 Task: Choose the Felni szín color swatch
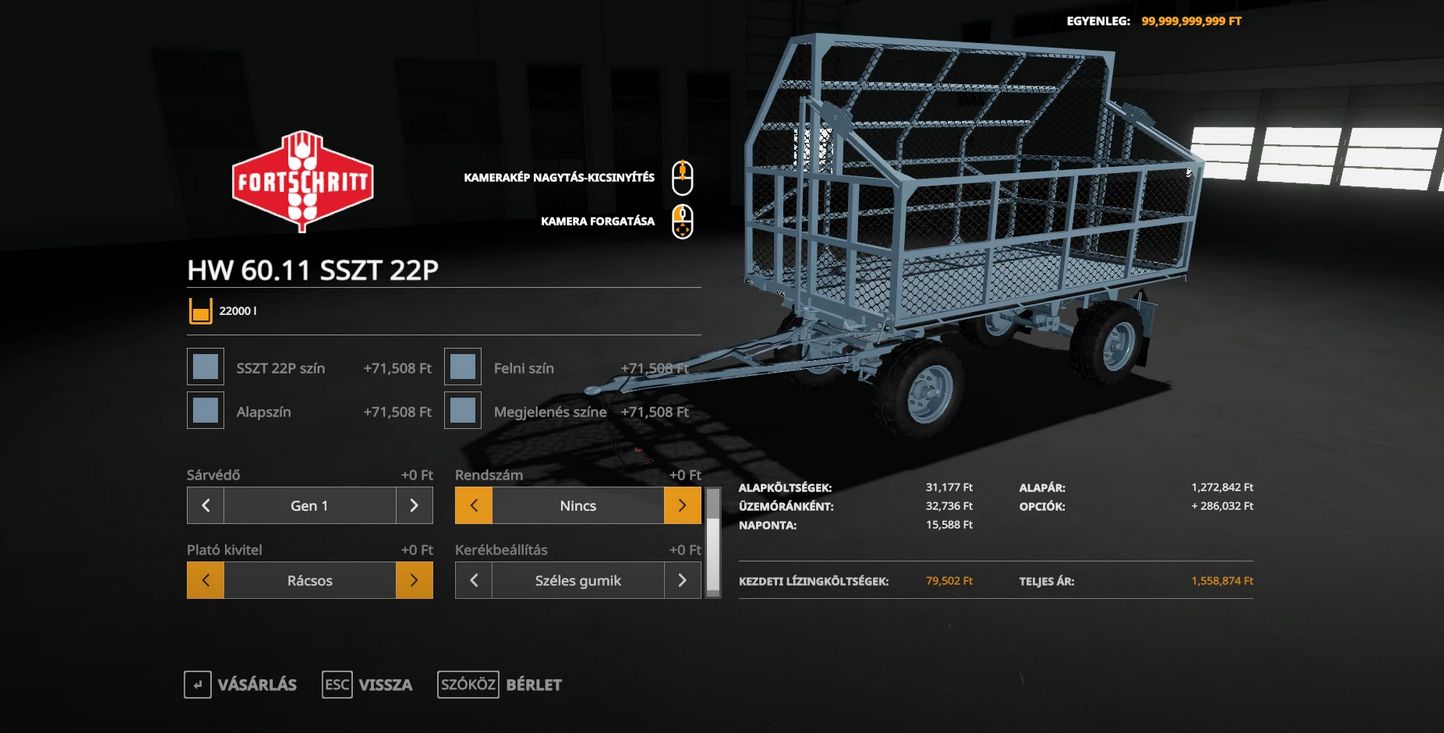tap(462, 367)
